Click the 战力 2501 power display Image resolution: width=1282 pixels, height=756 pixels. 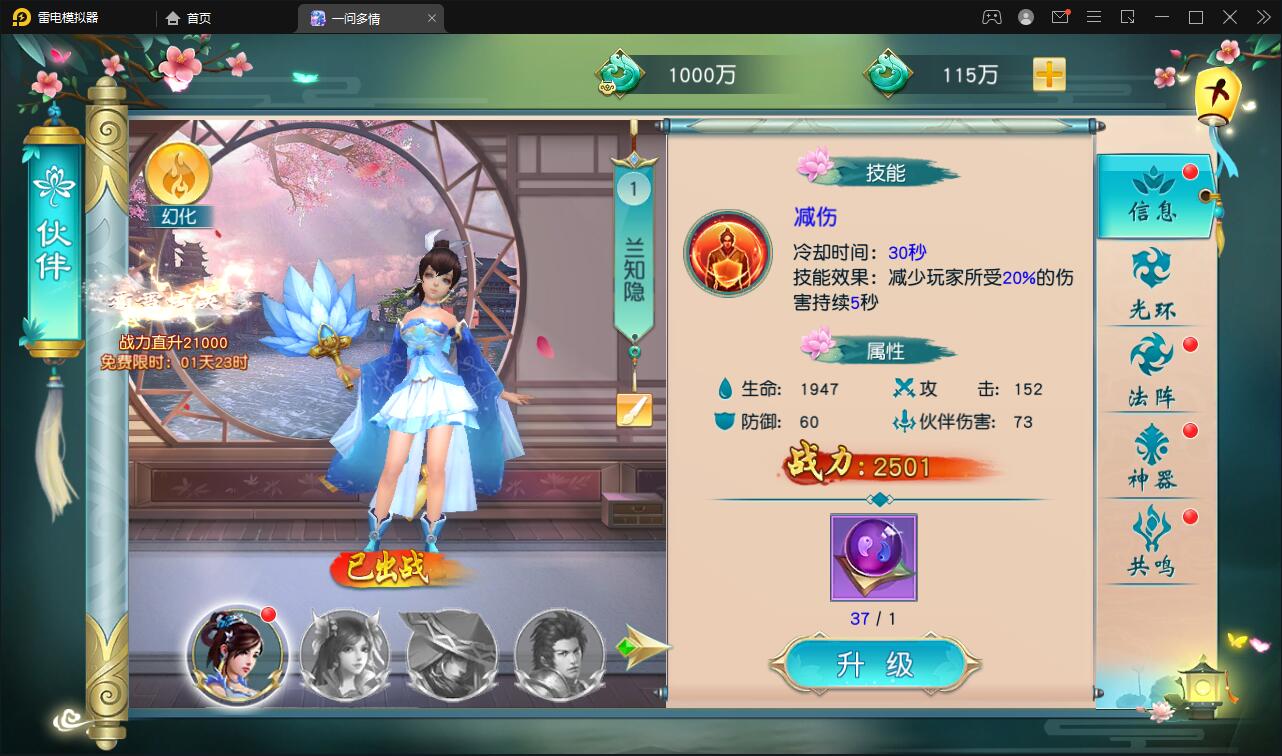coord(873,465)
